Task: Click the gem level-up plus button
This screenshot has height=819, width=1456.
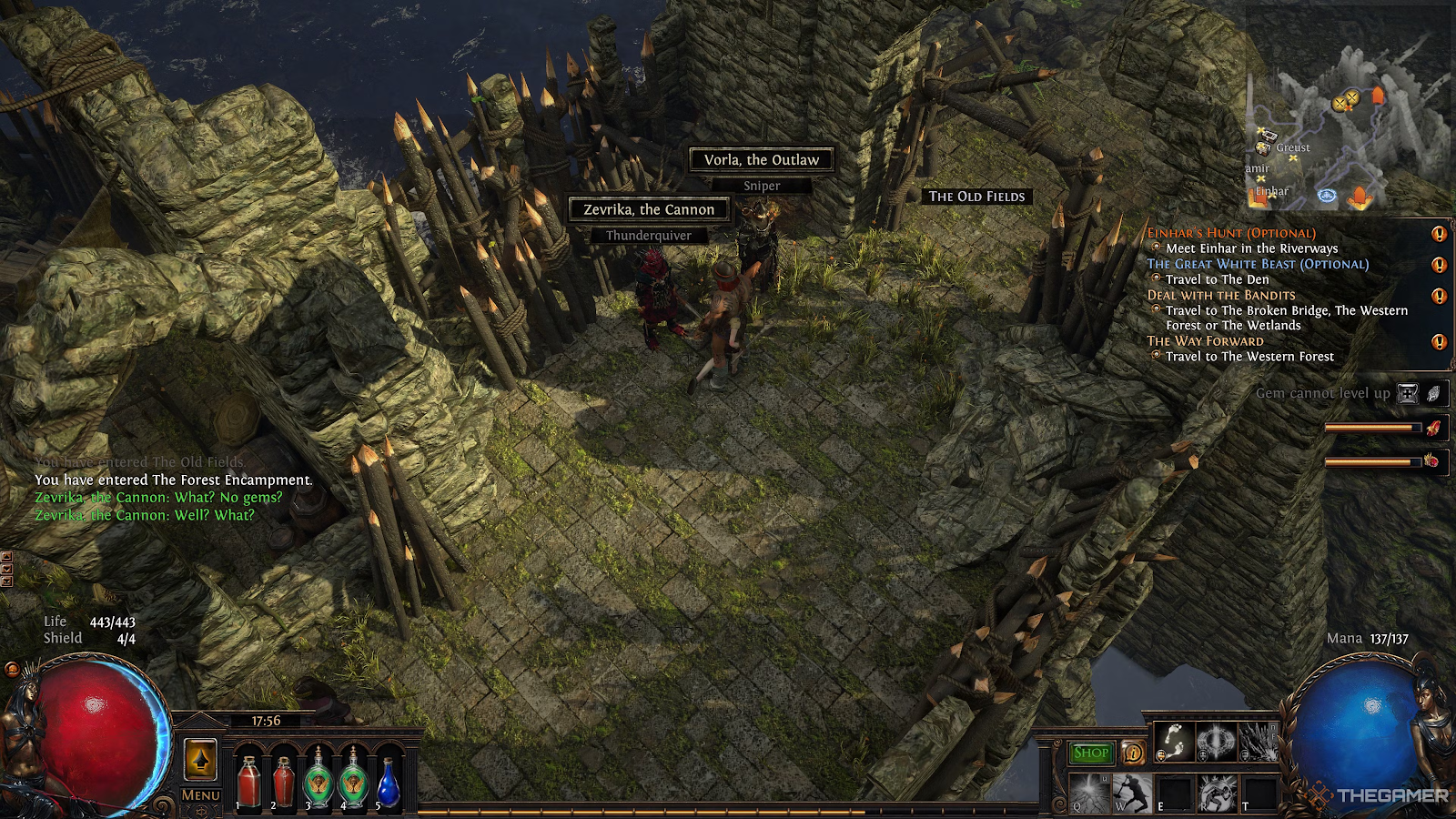Action: [x=1408, y=393]
